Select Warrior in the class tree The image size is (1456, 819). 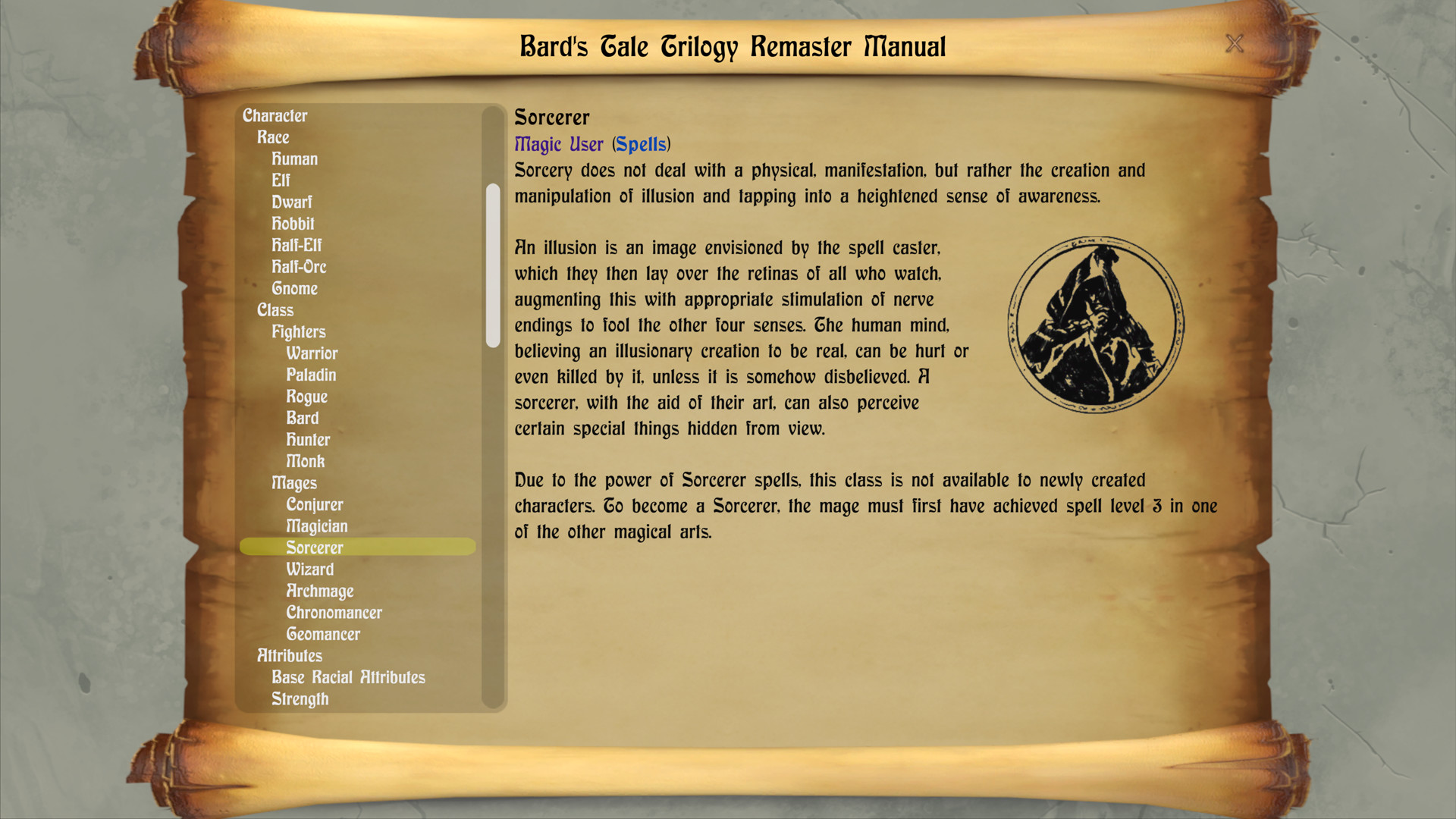(x=312, y=353)
